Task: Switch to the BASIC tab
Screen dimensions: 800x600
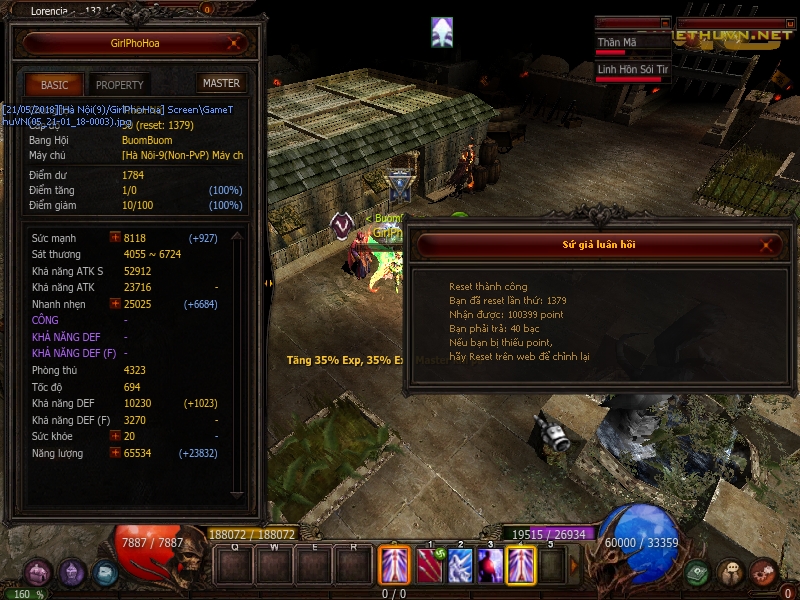Action: (54, 85)
